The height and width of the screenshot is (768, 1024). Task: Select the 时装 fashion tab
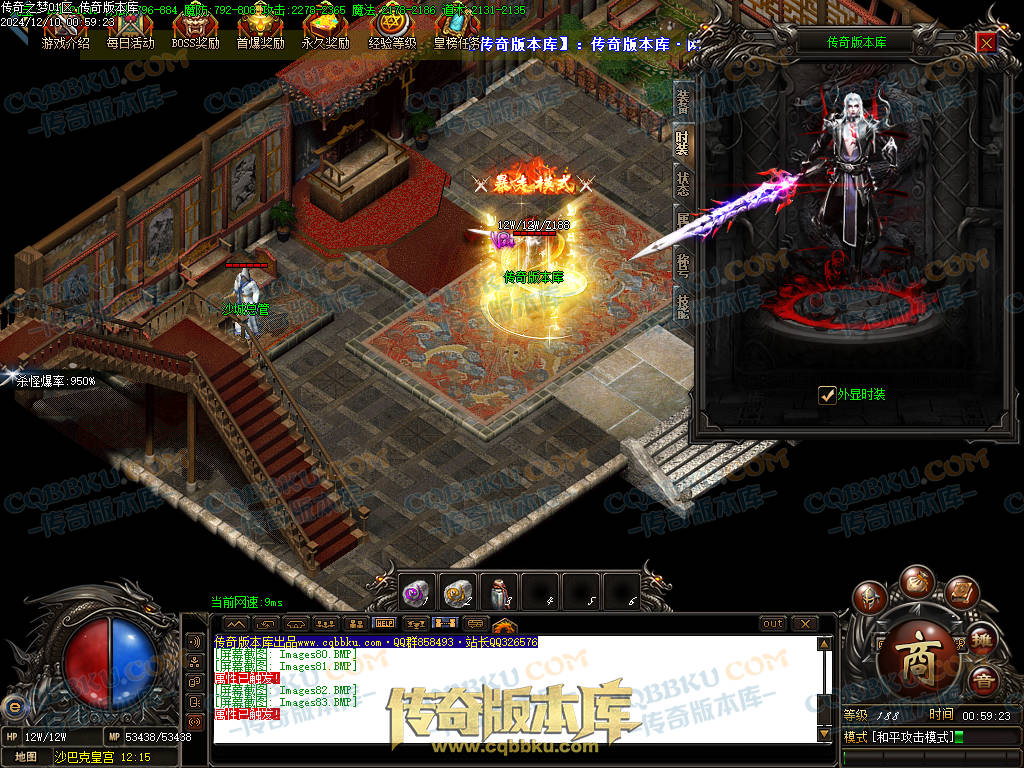pos(683,142)
